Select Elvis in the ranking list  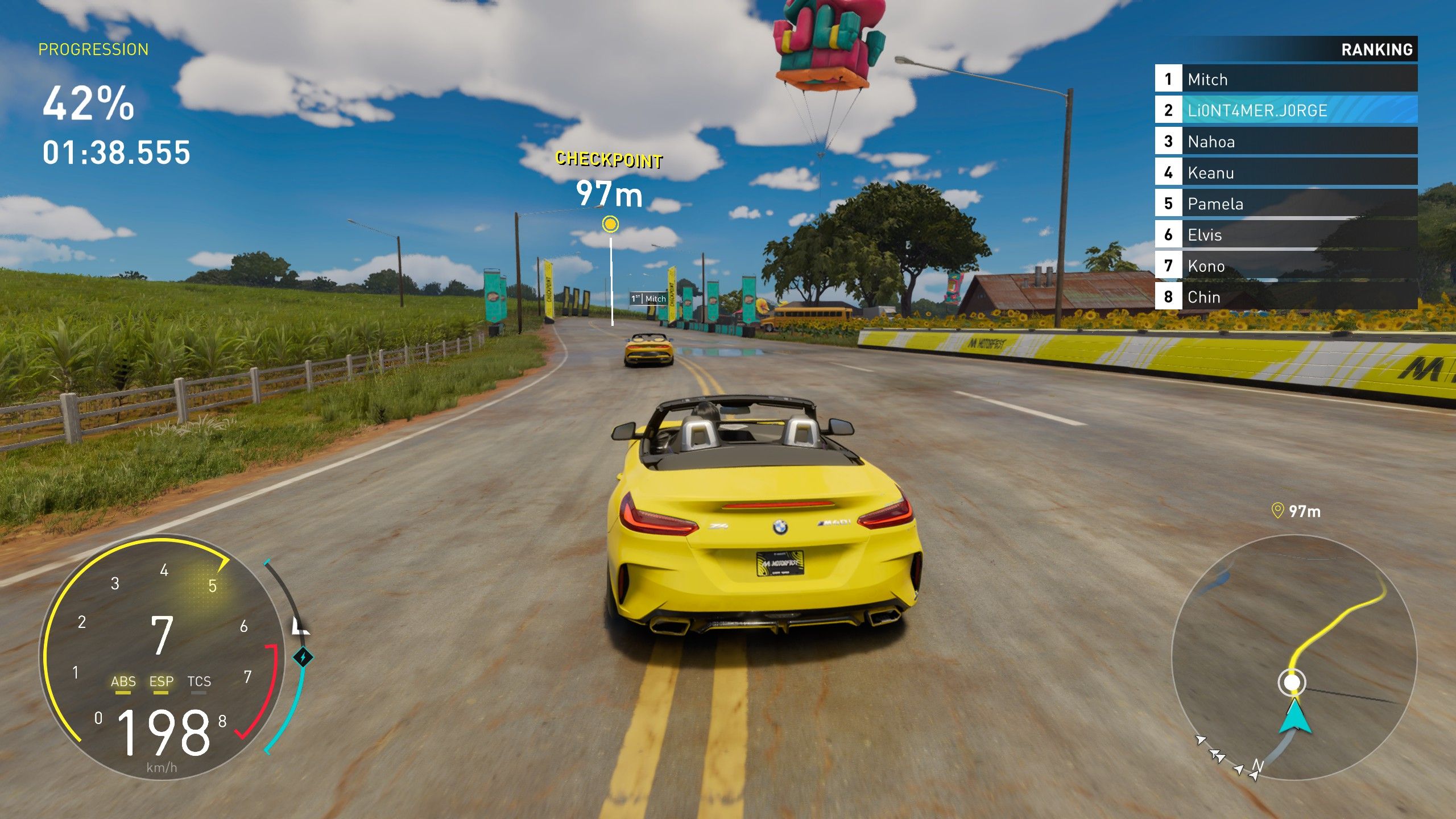(x=1285, y=235)
